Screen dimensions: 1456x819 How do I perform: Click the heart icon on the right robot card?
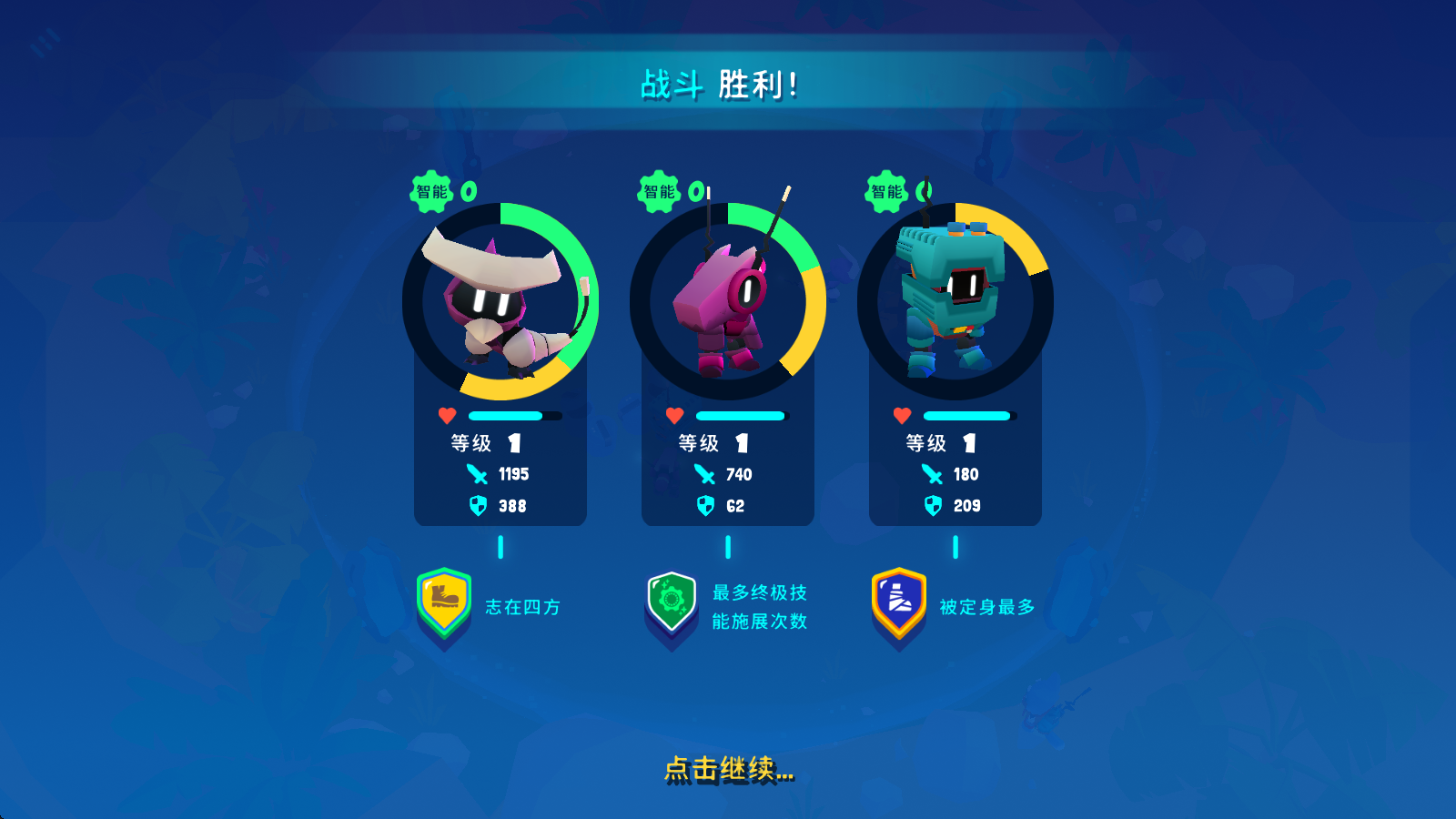pyautogui.click(x=901, y=415)
